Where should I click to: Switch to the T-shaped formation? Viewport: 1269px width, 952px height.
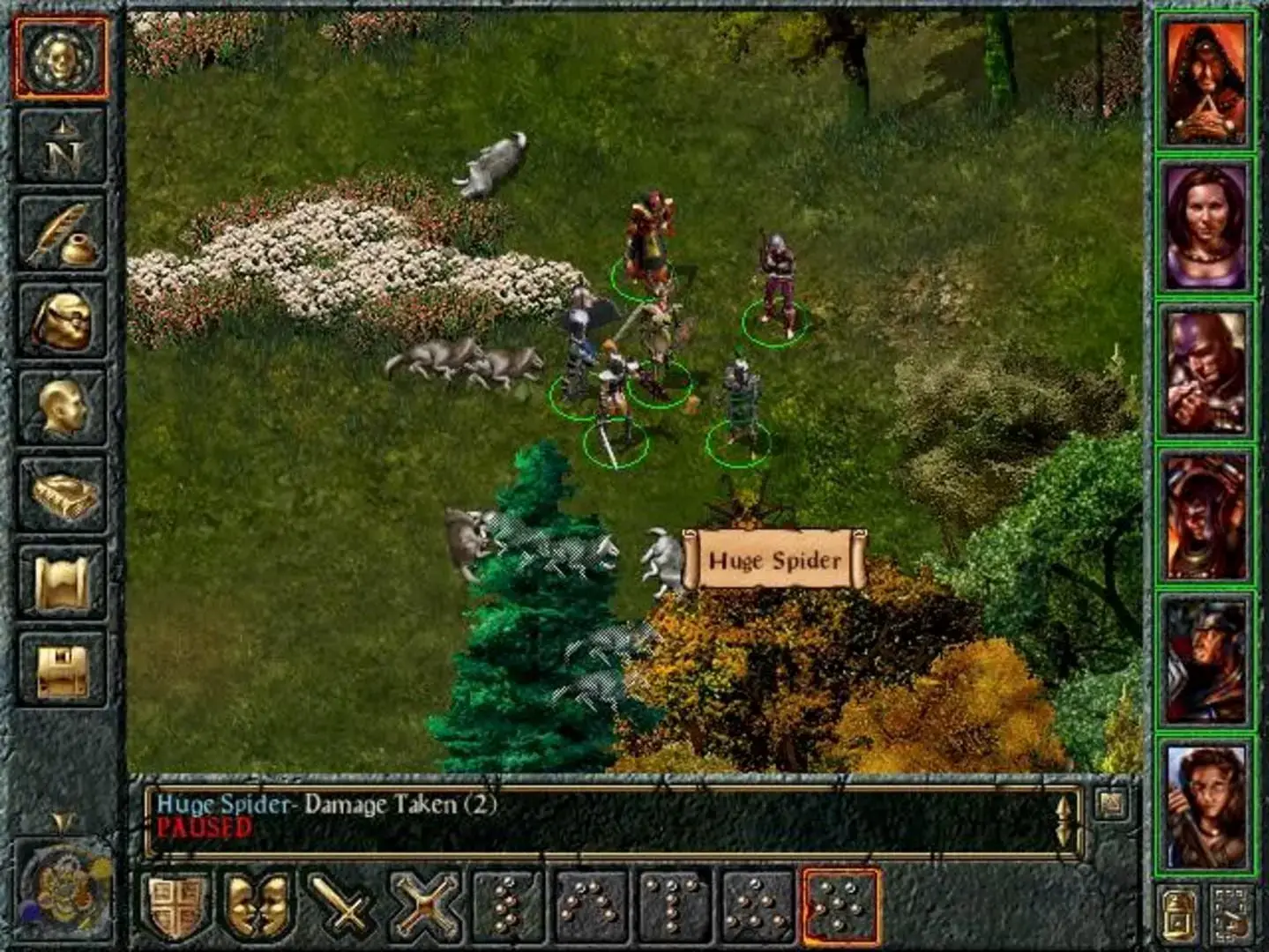pos(670,906)
